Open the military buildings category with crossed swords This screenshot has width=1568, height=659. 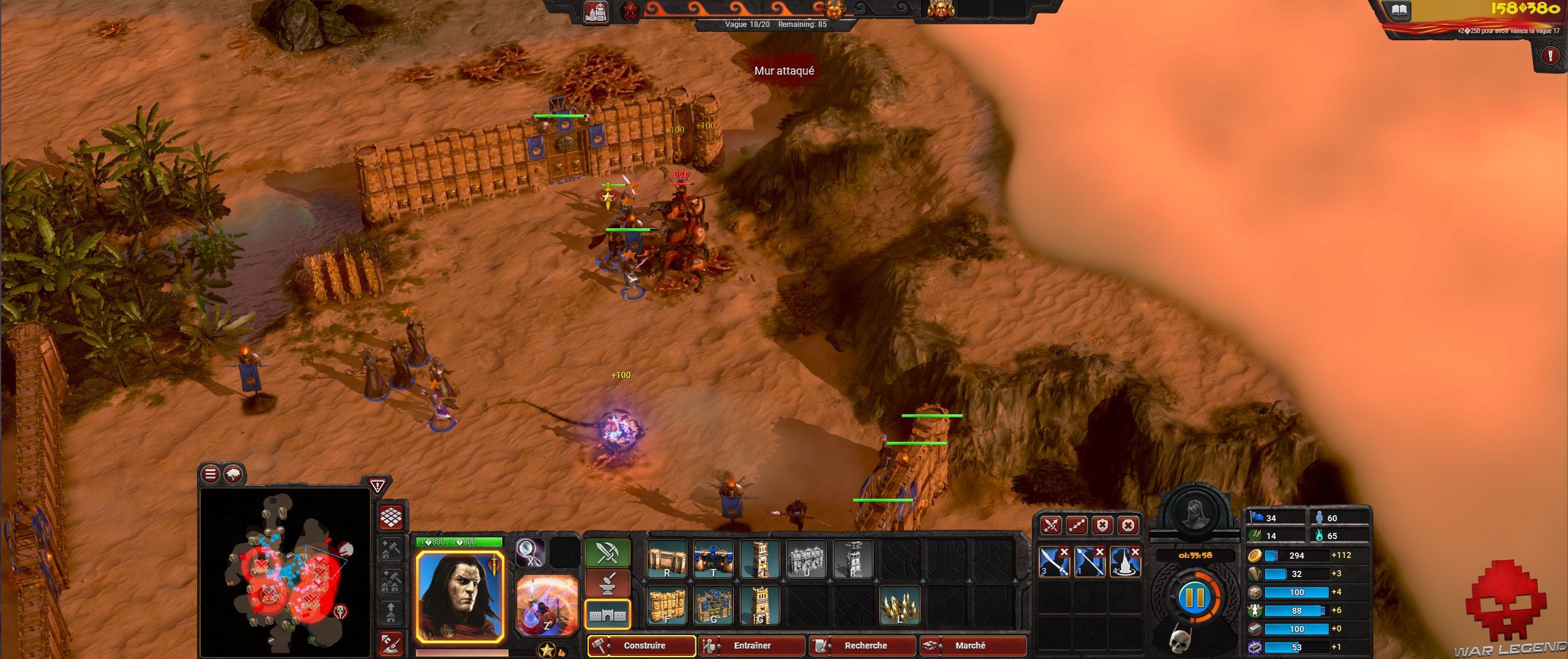[608, 553]
